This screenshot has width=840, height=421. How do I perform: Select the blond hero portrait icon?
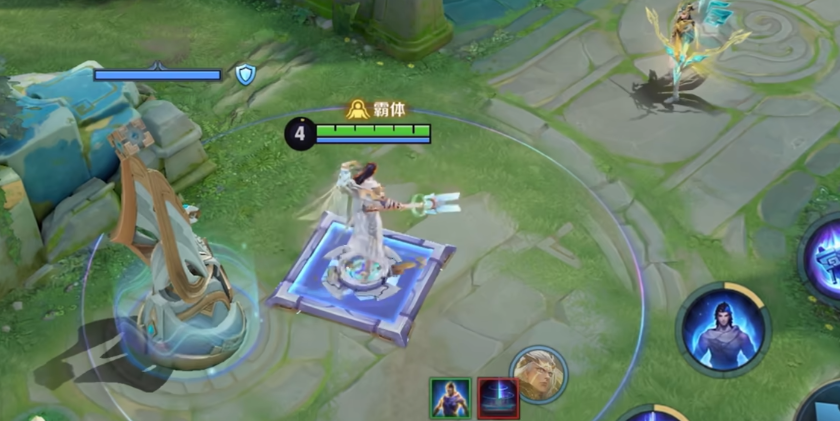539,374
